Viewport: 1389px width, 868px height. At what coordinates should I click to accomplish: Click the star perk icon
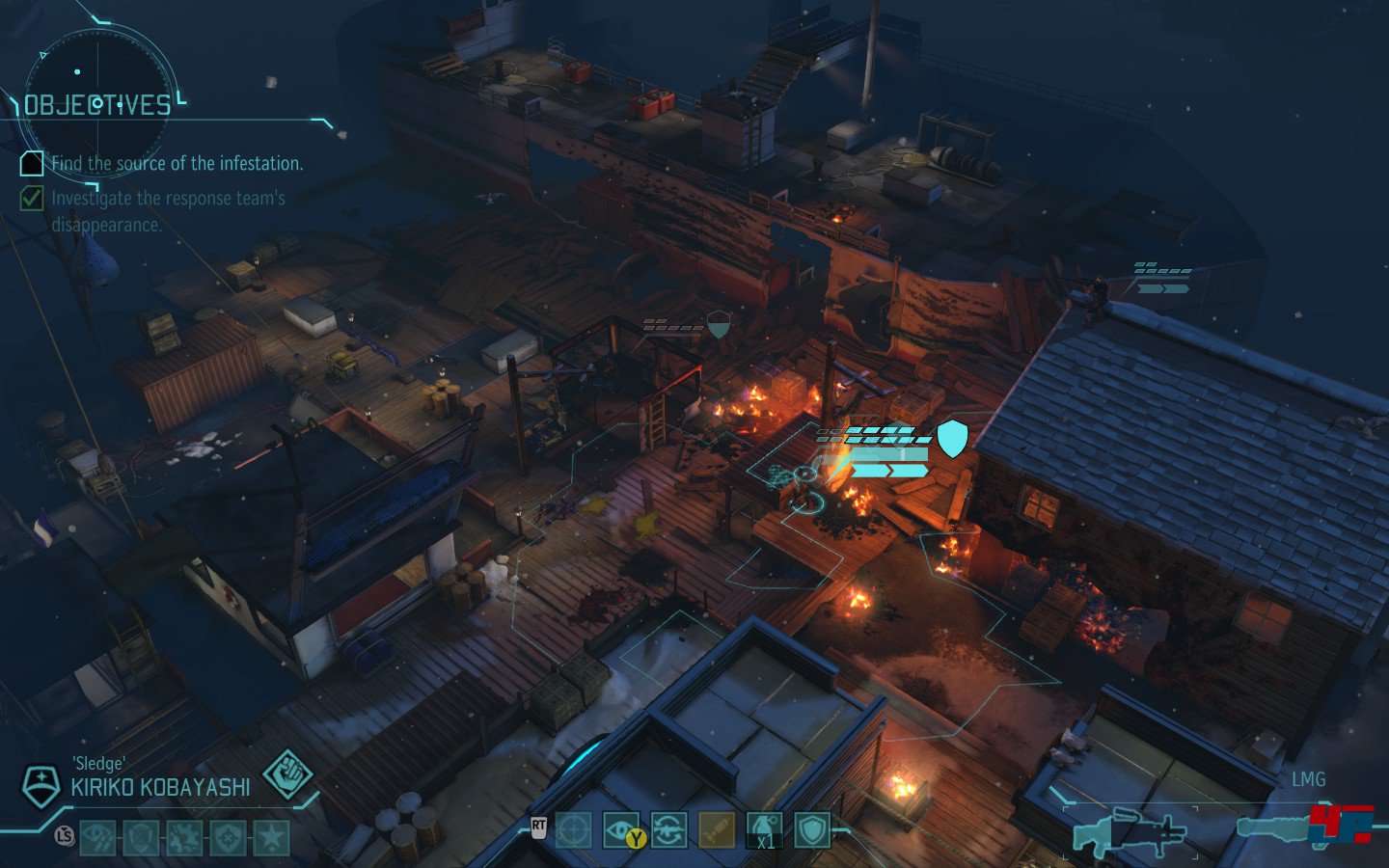[x=271, y=837]
